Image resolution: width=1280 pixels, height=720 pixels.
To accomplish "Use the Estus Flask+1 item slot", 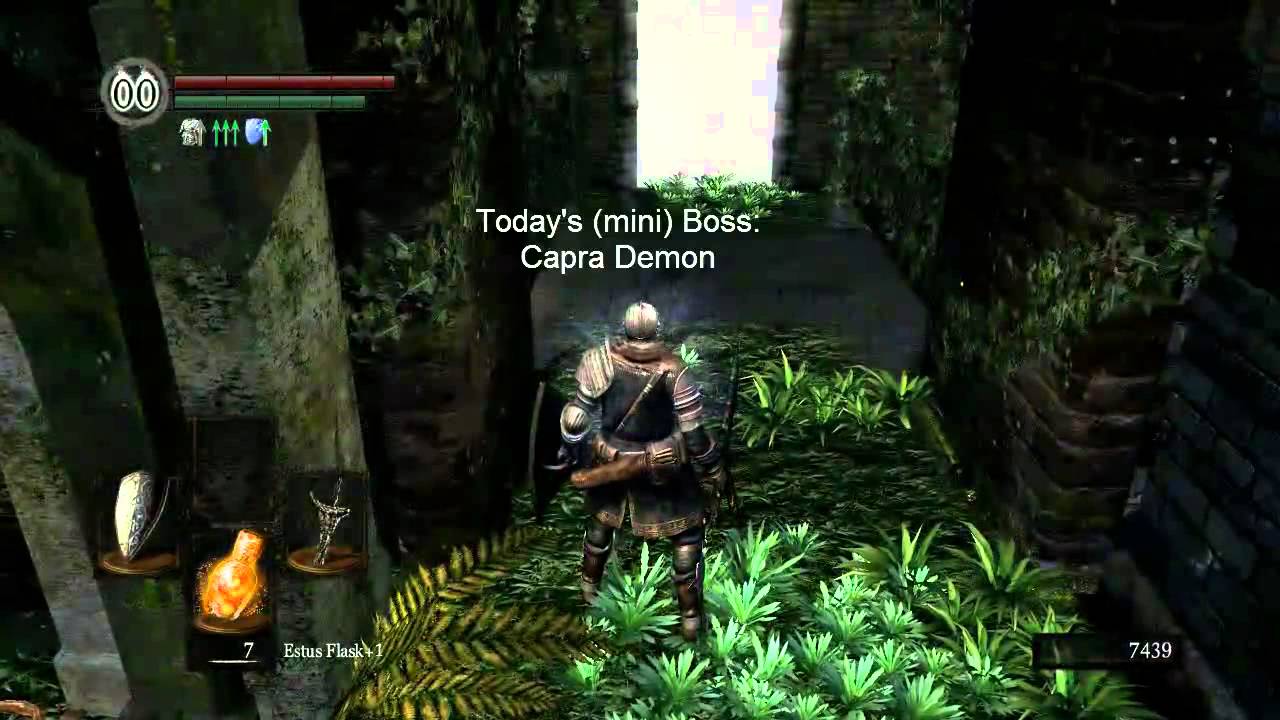I will 230,577.
